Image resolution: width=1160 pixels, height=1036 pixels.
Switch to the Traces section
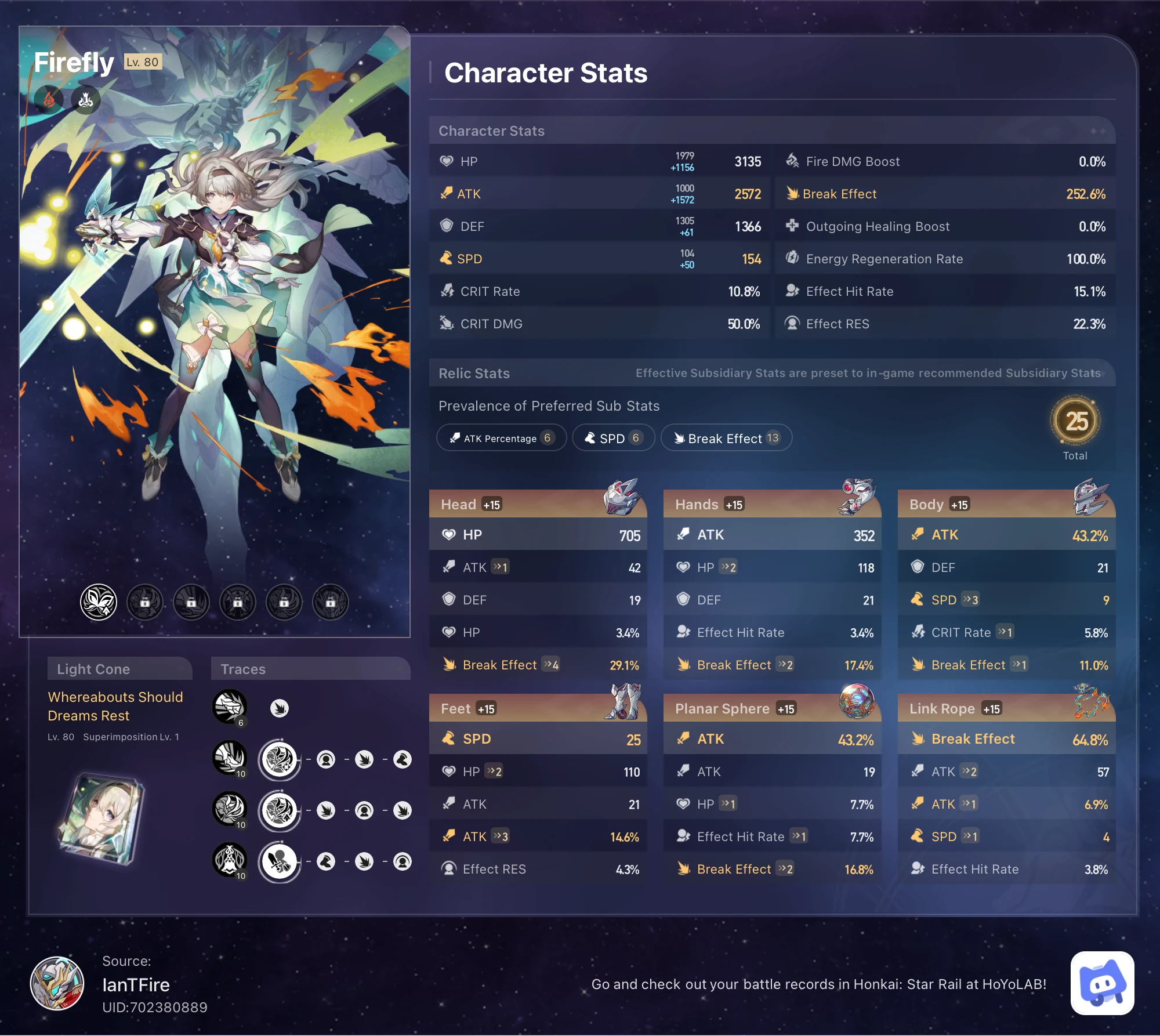[x=244, y=668]
